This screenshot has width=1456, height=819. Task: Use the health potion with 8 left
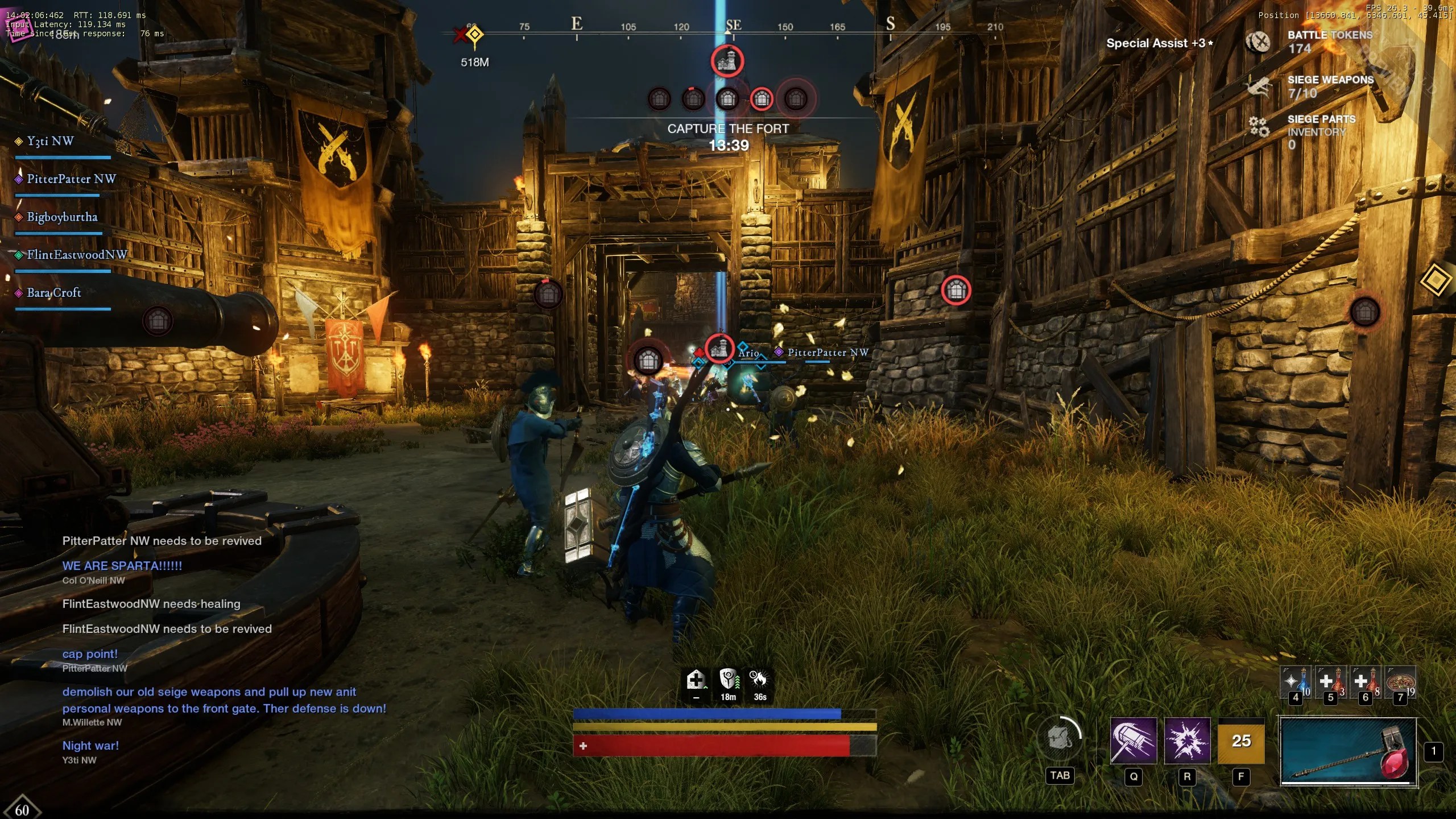pos(1365,681)
